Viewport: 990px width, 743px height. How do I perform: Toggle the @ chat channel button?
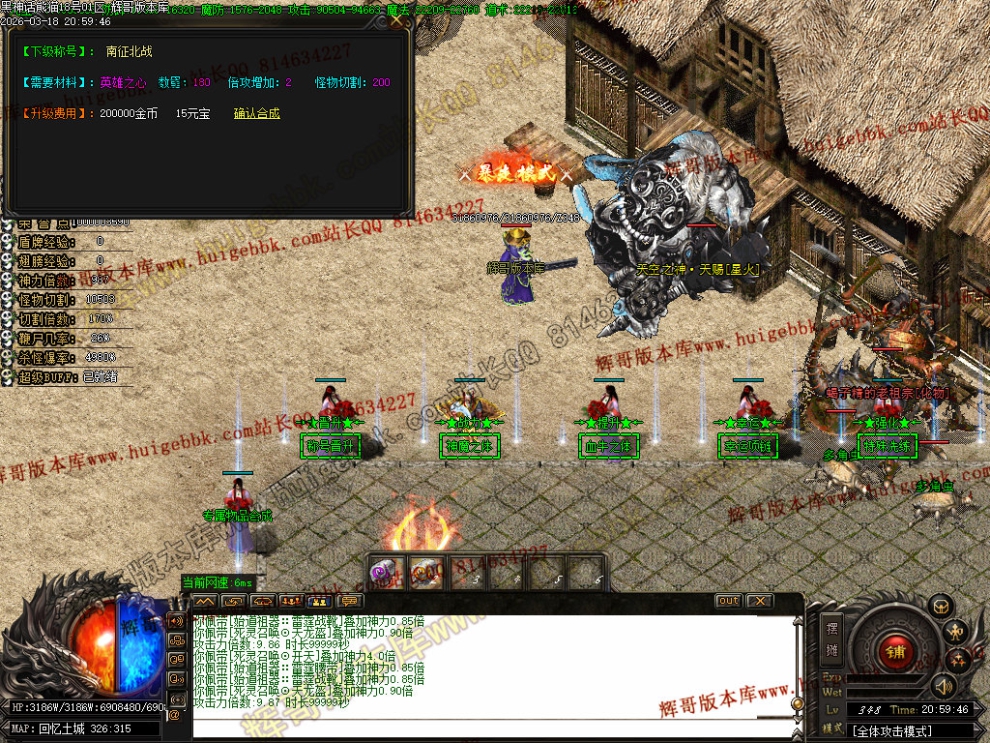(175, 715)
